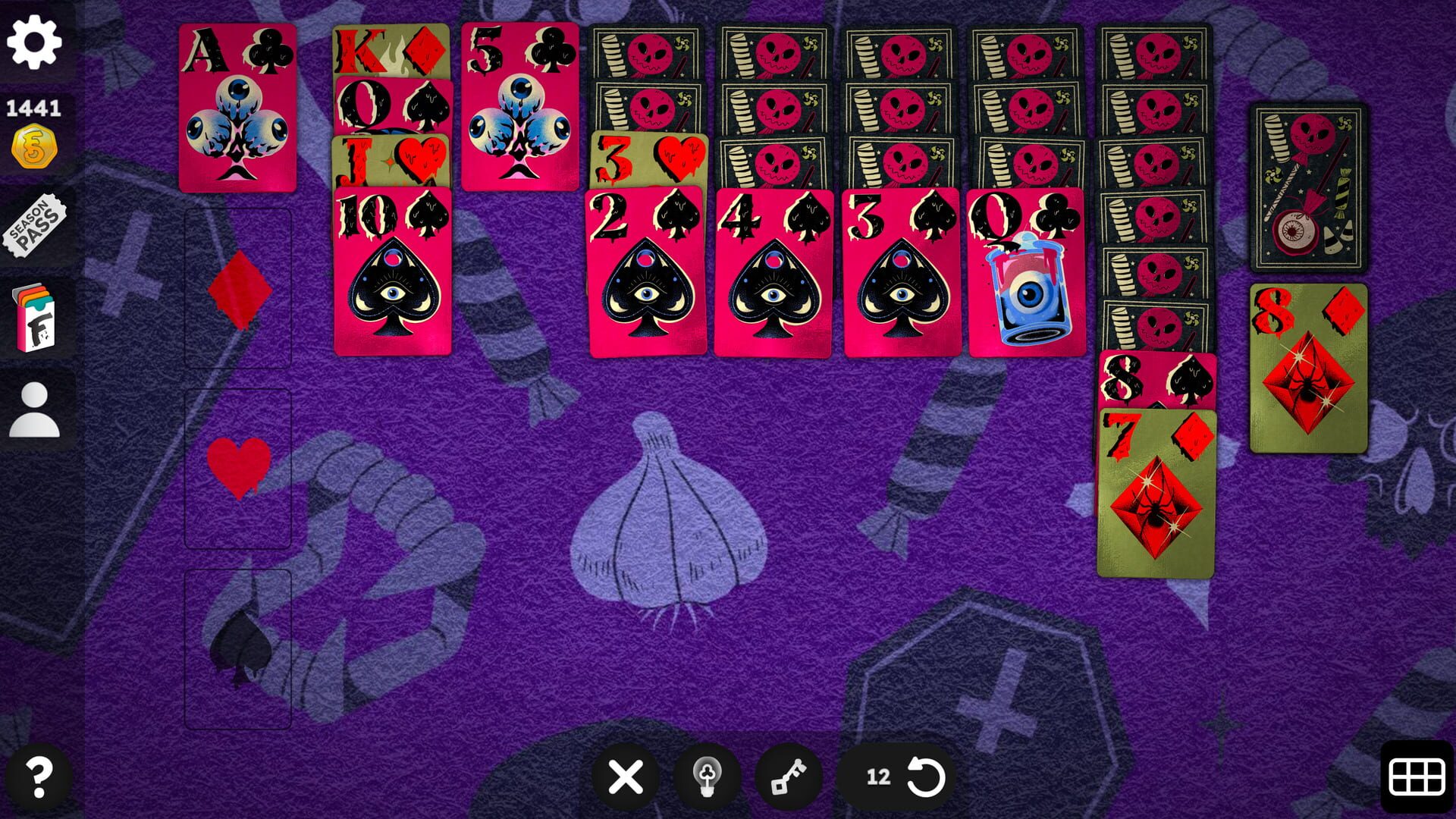
Task: Select the 3 of Hearts card
Action: pos(648,161)
